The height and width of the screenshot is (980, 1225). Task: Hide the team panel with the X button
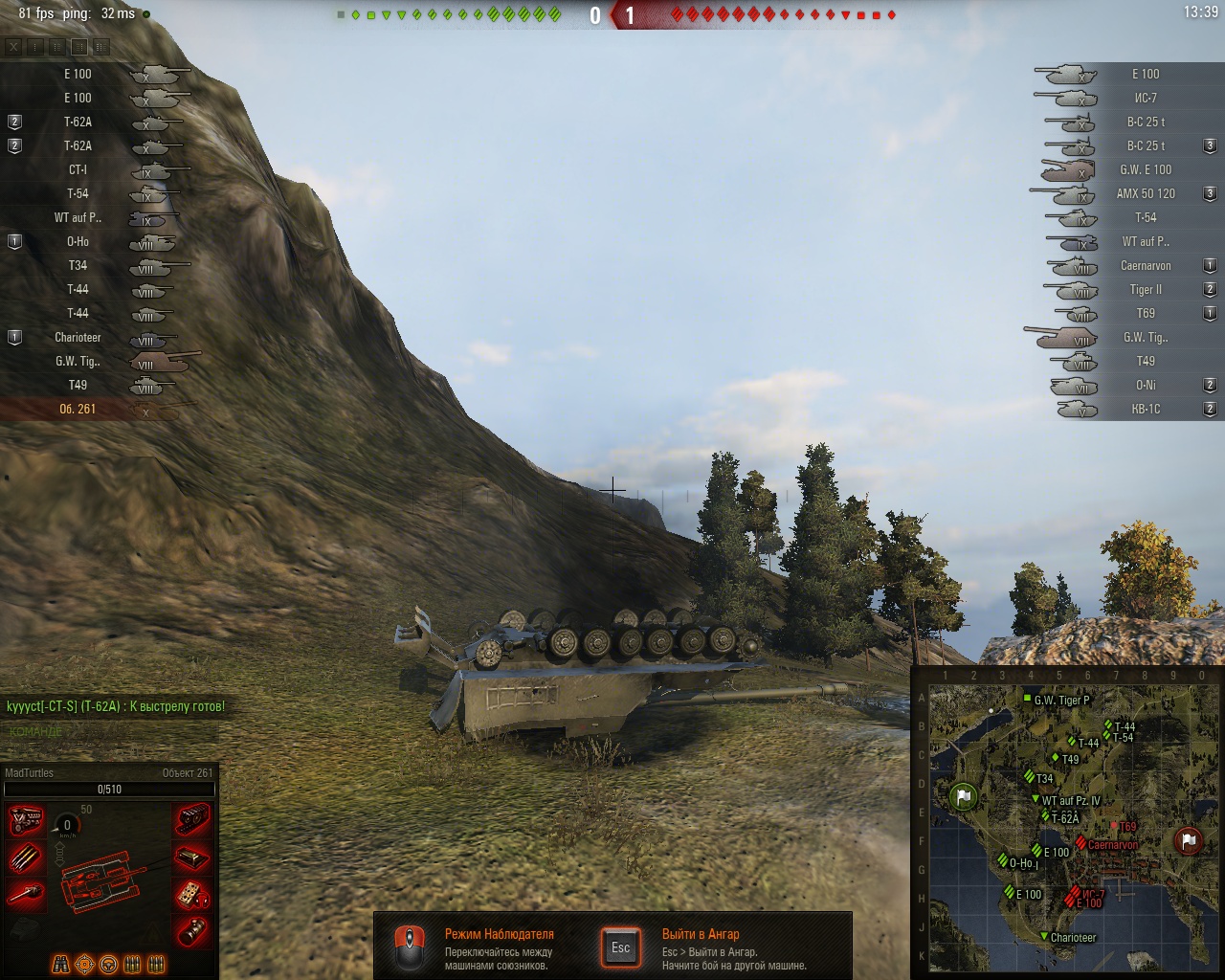(13, 46)
